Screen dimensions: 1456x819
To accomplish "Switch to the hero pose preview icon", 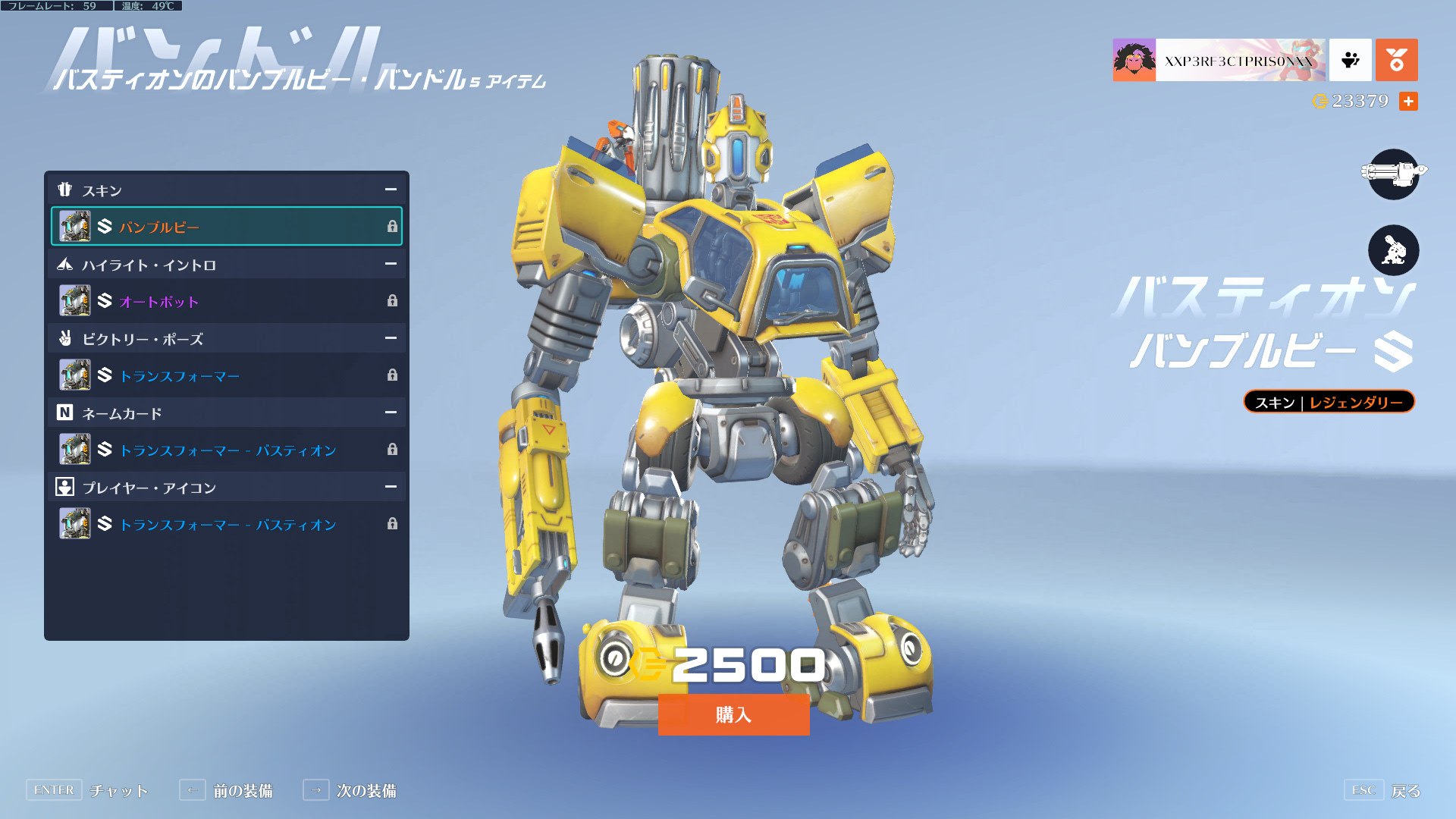I will tap(1393, 250).
